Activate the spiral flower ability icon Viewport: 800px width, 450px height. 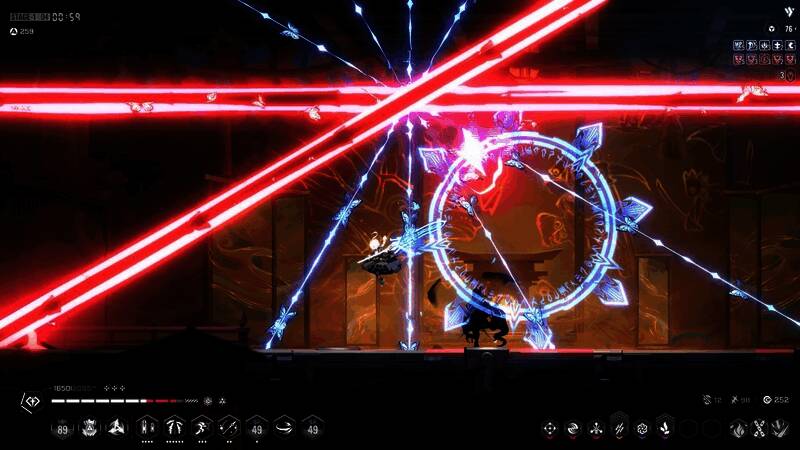pos(642,429)
